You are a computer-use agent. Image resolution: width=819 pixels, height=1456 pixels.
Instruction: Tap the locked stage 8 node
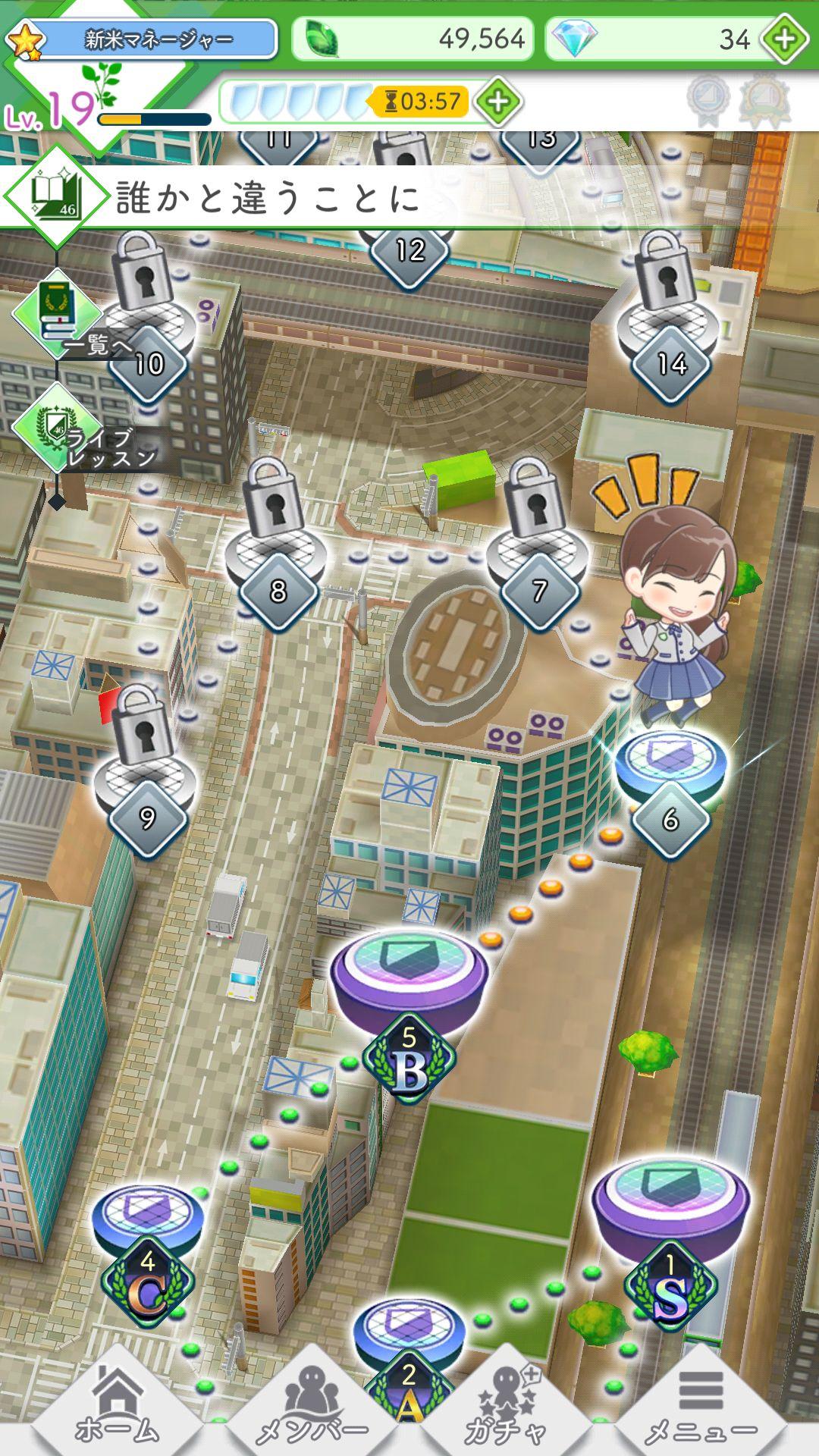pyautogui.click(x=278, y=554)
